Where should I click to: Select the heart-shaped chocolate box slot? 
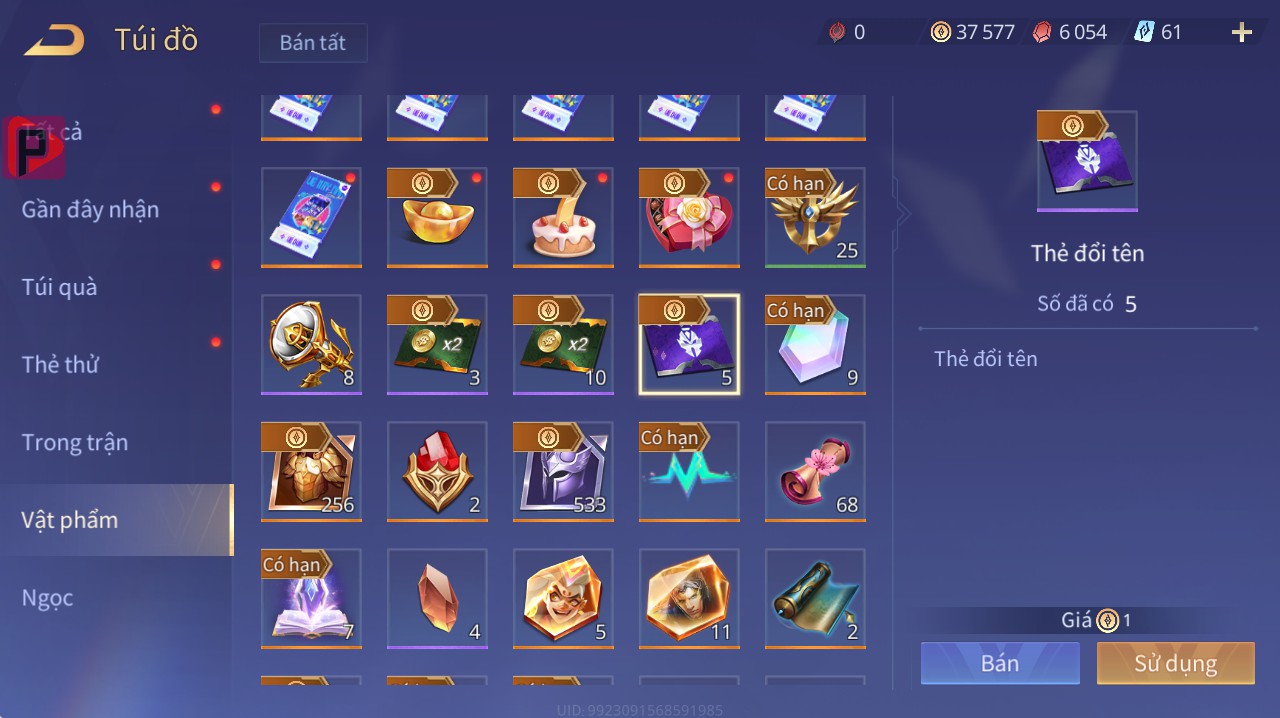point(689,217)
